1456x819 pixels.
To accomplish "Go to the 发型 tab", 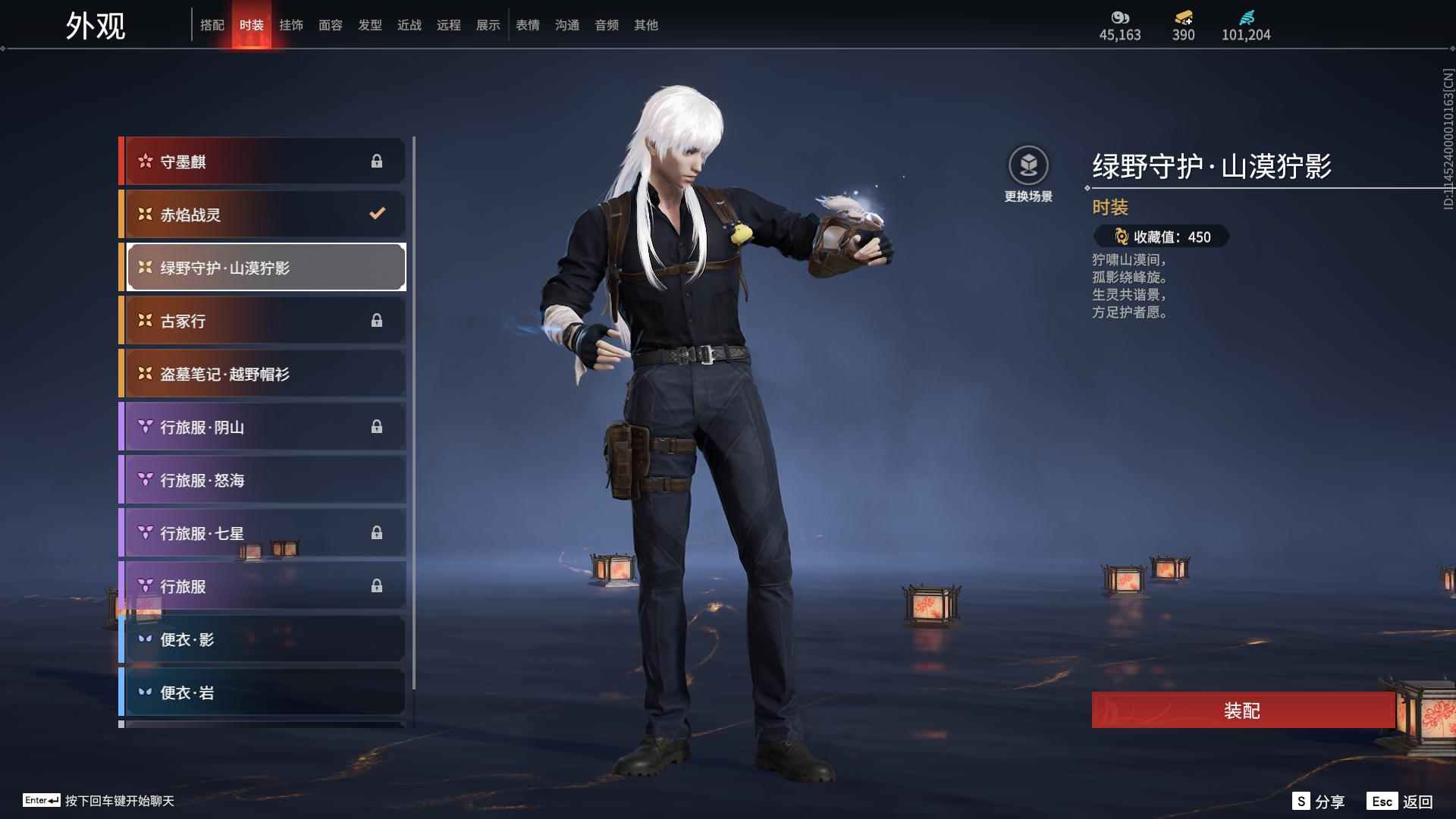I will point(369,25).
